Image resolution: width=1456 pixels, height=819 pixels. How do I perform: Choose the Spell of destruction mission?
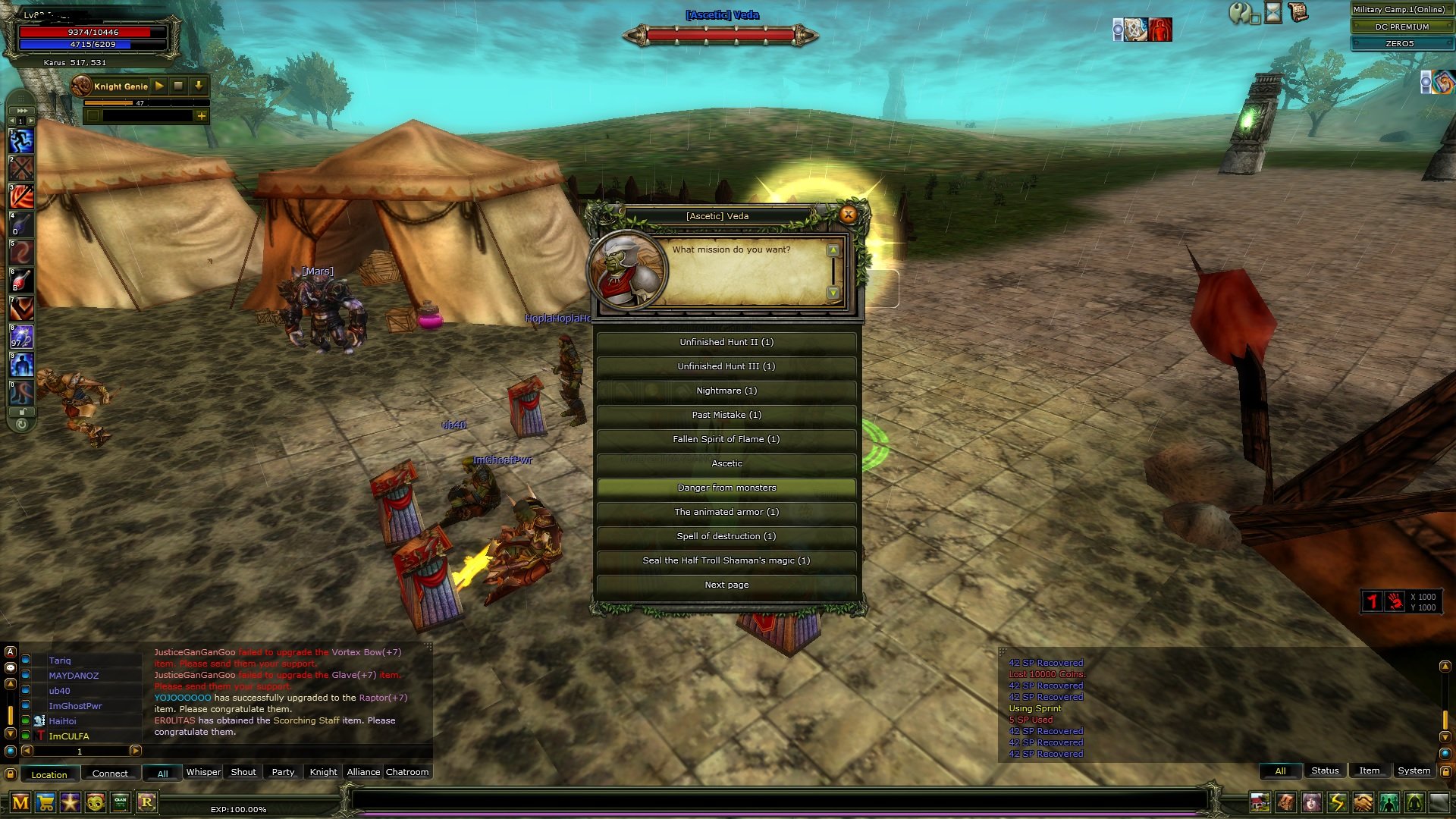(726, 536)
